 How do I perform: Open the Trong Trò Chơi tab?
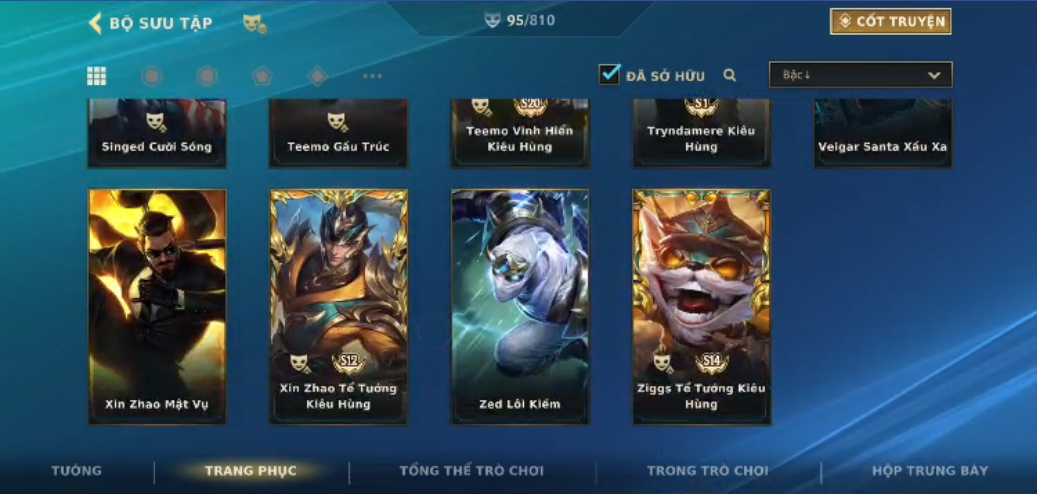pyautogui.click(x=708, y=471)
